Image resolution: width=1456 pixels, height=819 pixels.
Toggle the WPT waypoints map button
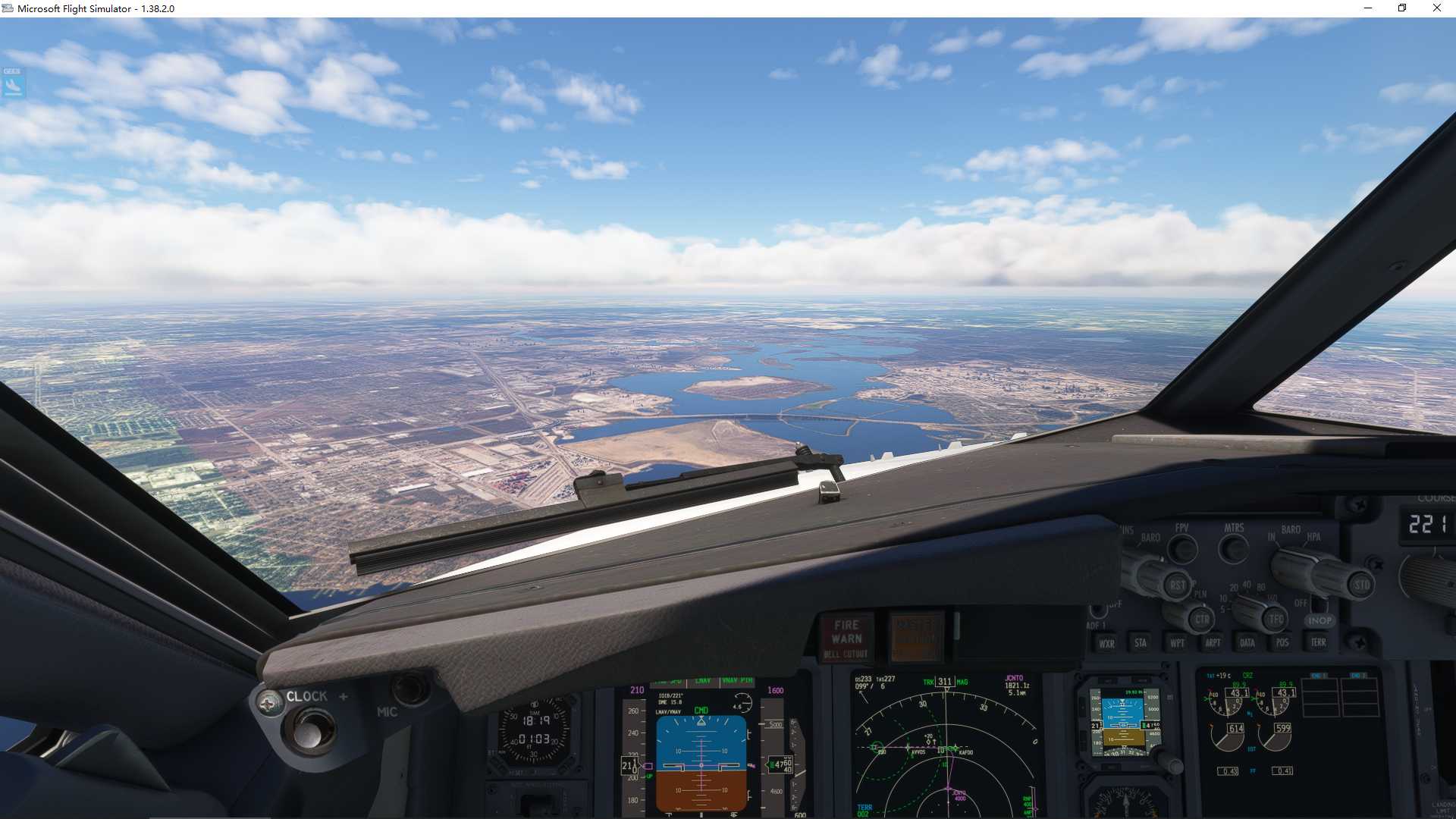tap(1177, 643)
